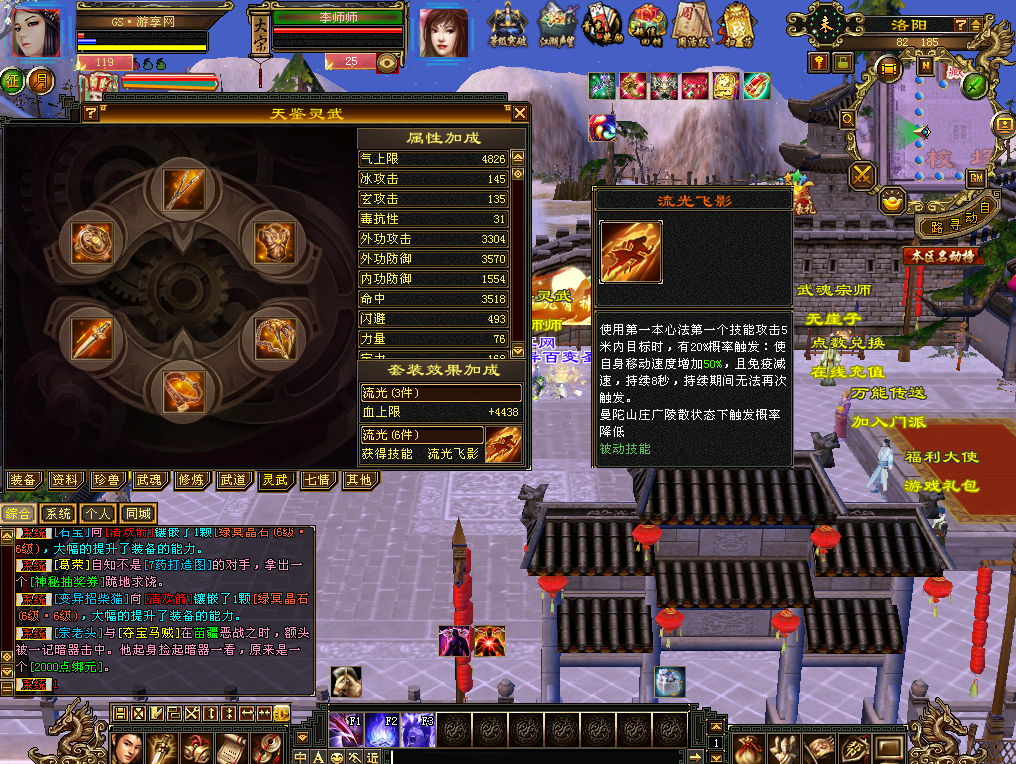Click the magnifier search button on minimap
This screenshot has width=1016, height=764.
coord(848,120)
